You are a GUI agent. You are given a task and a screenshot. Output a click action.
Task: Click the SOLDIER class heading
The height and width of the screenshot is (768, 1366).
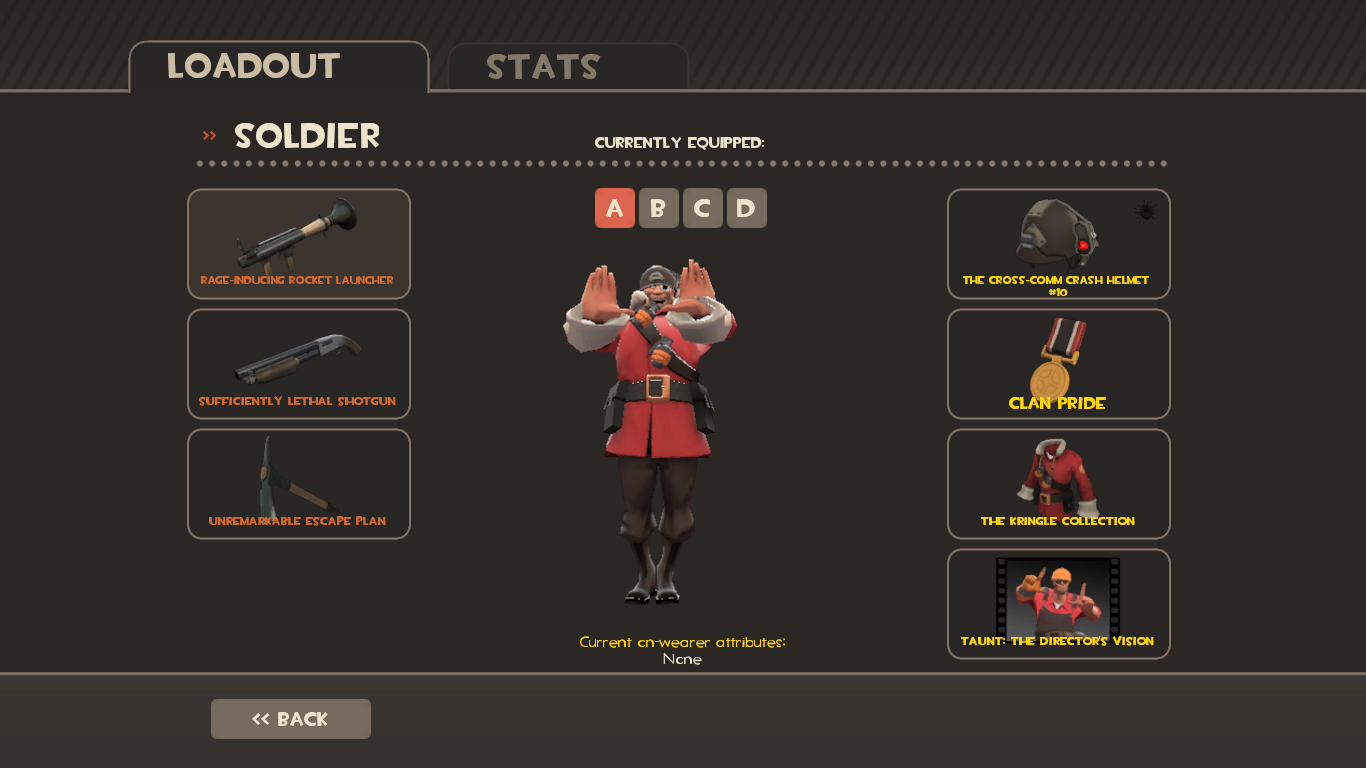tap(306, 136)
